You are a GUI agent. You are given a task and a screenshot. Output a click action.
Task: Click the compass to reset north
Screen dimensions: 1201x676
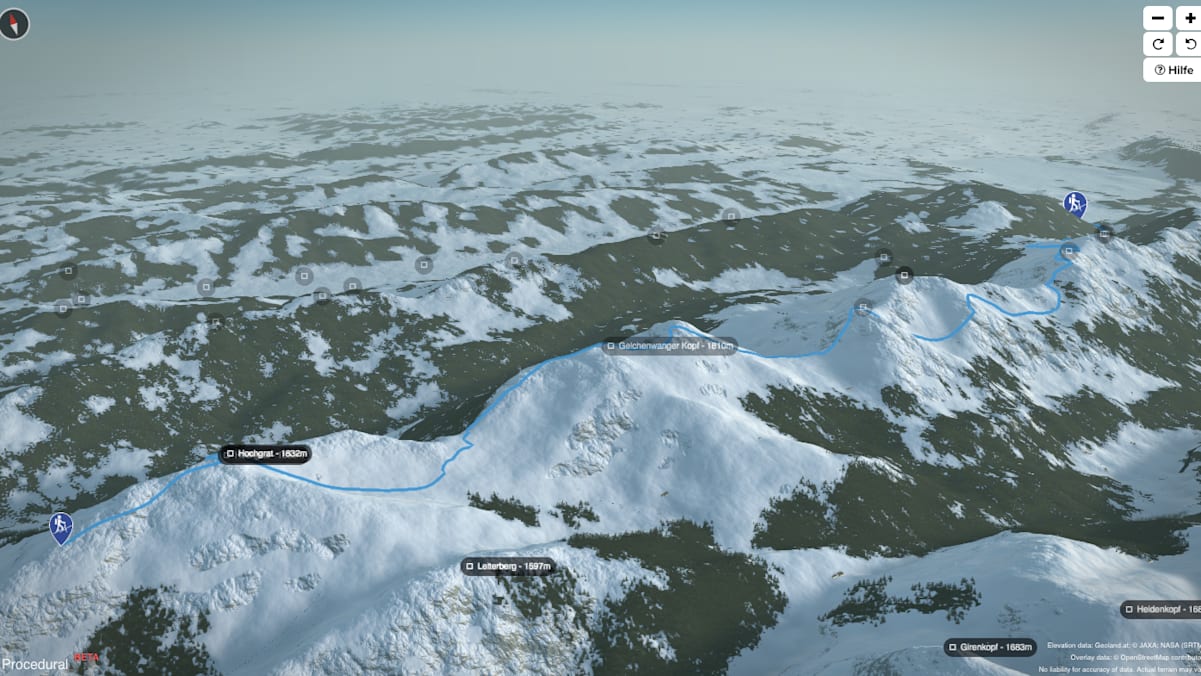tap(15, 24)
